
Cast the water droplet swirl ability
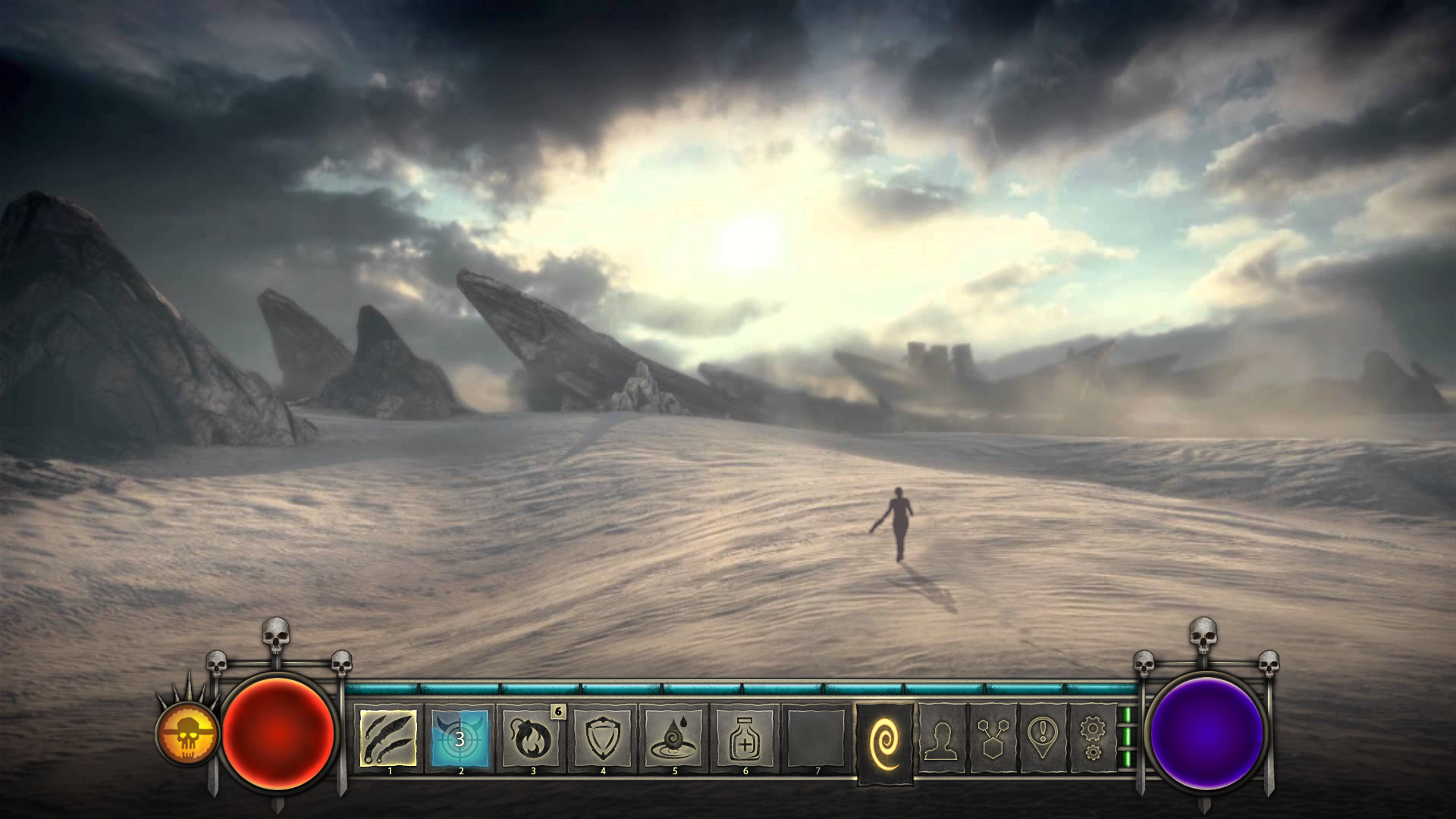coord(674,737)
